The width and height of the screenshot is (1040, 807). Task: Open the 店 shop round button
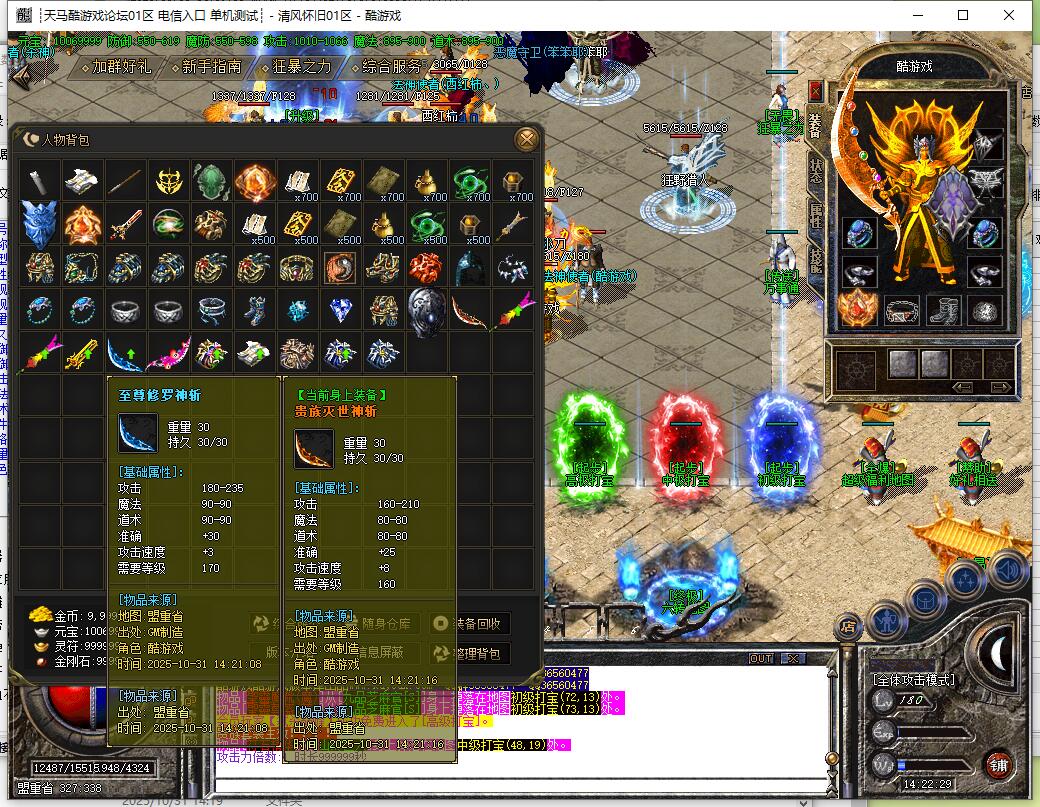(847, 627)
